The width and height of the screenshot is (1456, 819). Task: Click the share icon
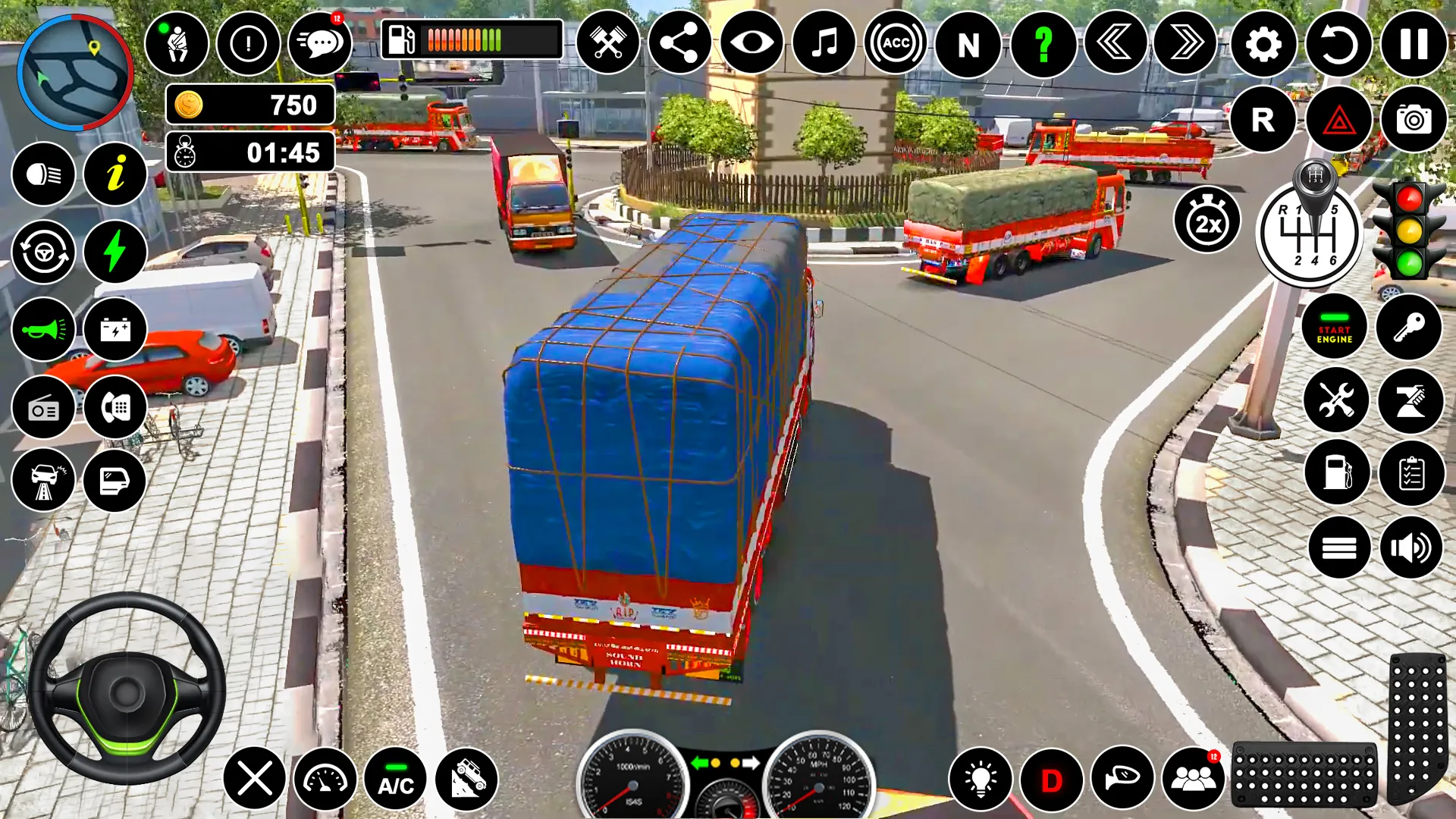point(679,43)
